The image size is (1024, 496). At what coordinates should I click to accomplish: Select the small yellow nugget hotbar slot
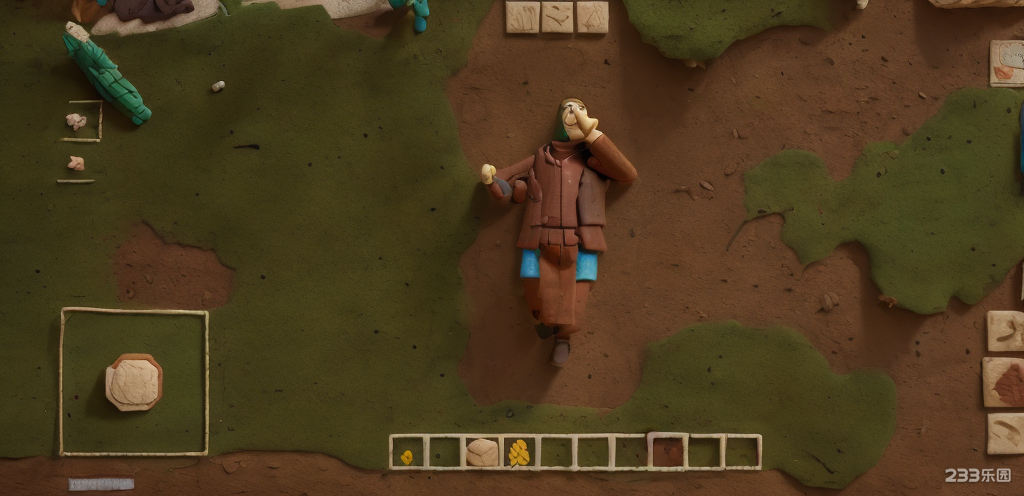[x=407, y=456]
